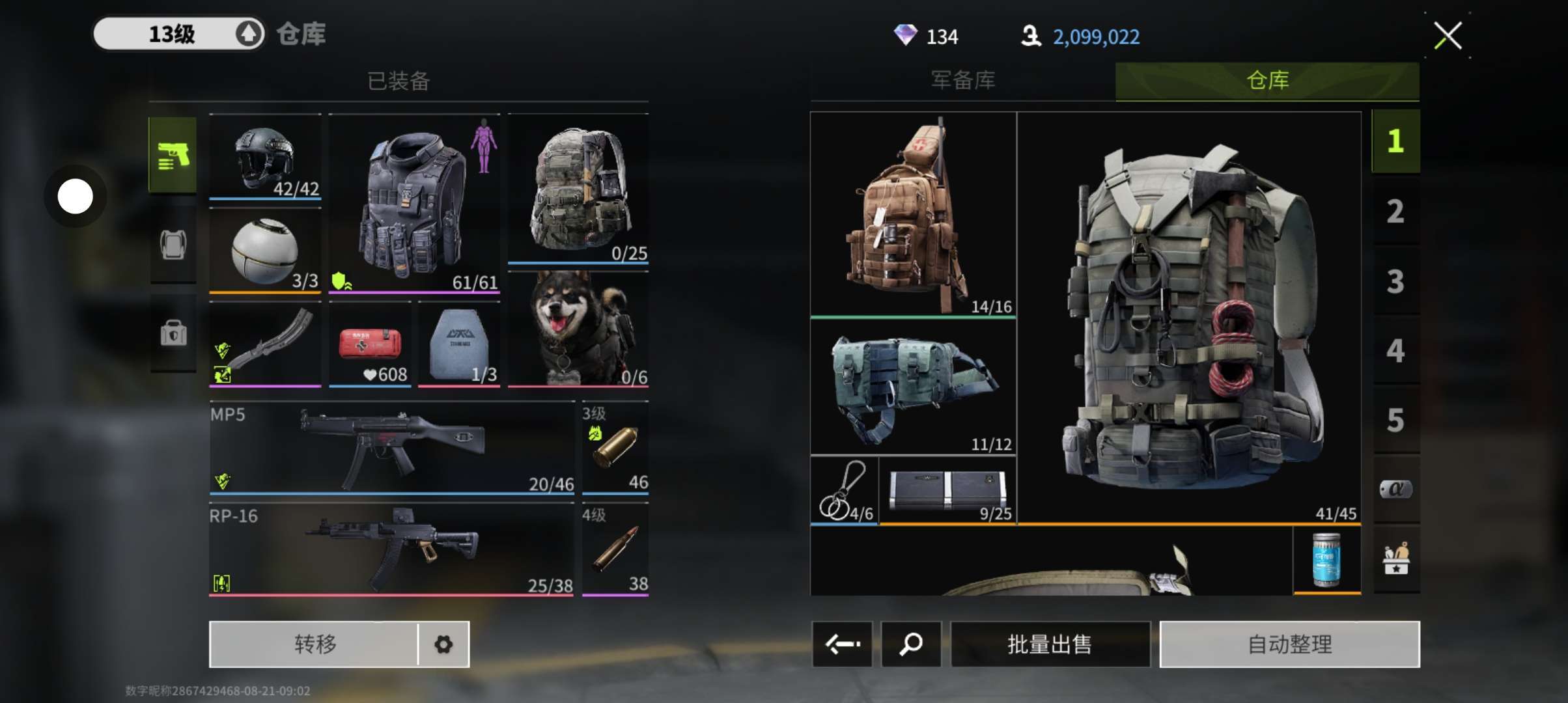Activate 自动整理 auto-sort
This screenshot has height=703, width=1568.
tap(1289, 644)
